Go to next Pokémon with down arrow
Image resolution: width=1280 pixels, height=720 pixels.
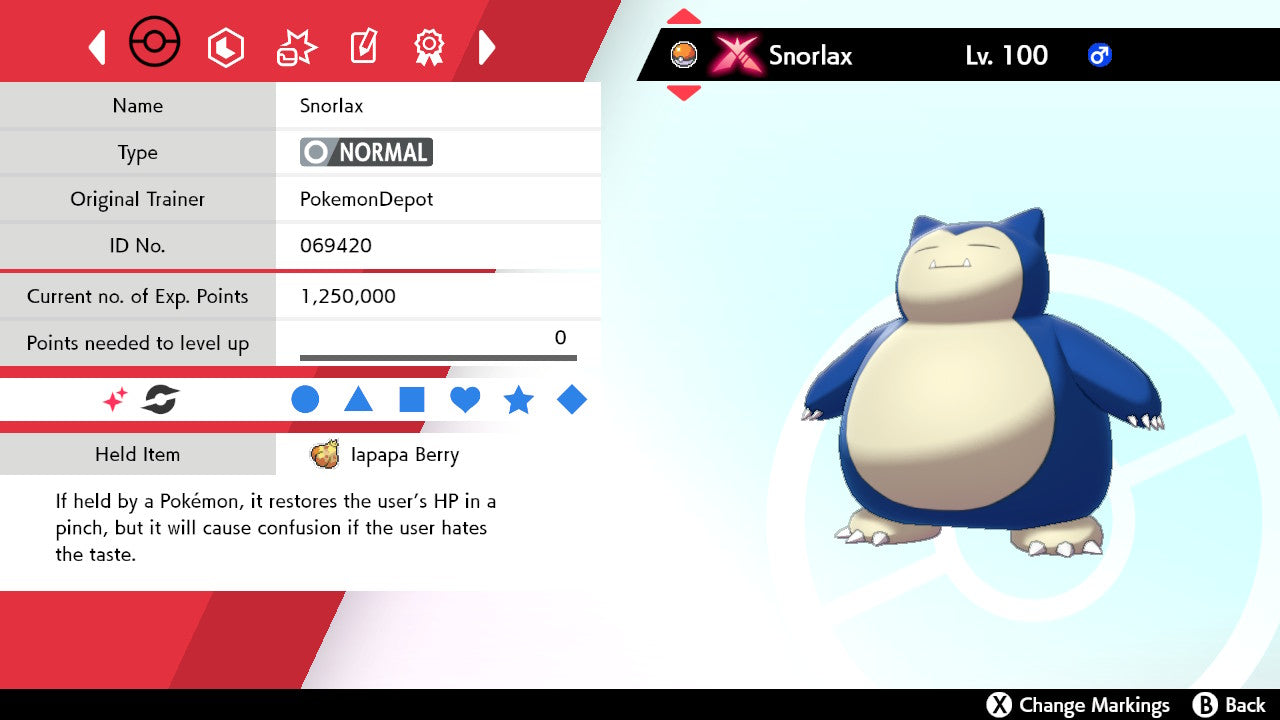[683, 93]
